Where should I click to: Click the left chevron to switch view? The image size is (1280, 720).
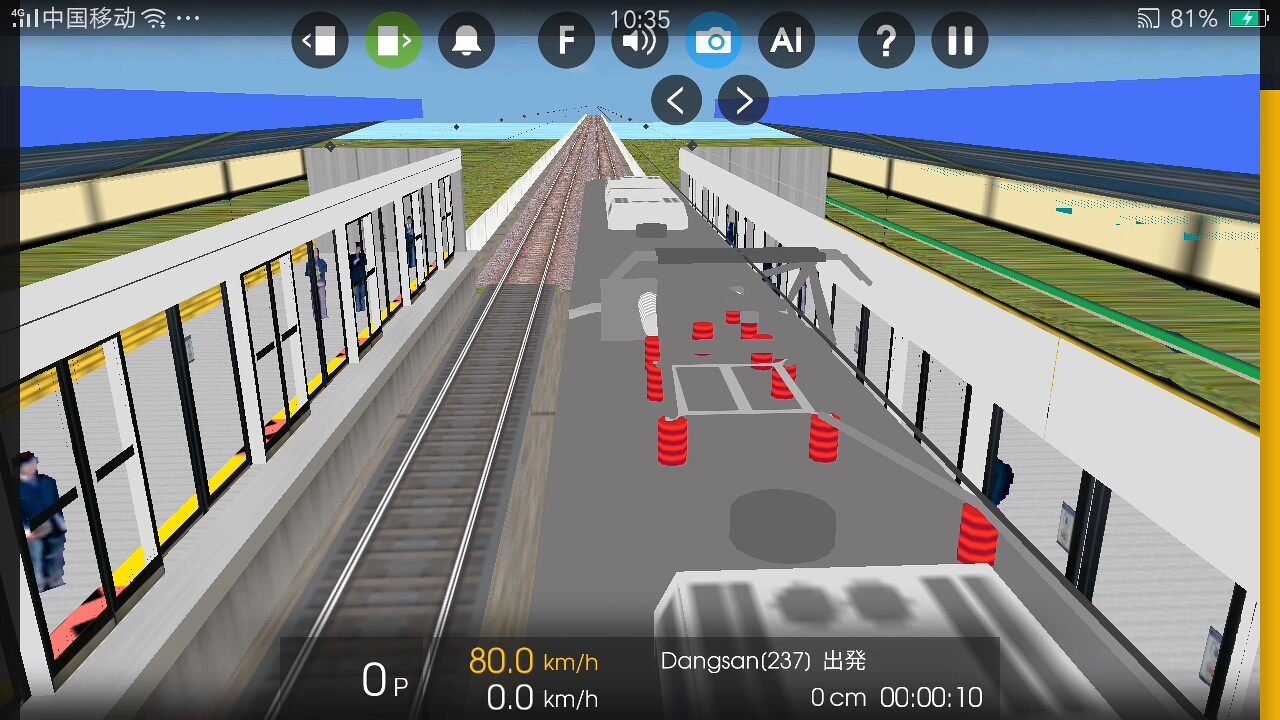(x=676, y=100)
